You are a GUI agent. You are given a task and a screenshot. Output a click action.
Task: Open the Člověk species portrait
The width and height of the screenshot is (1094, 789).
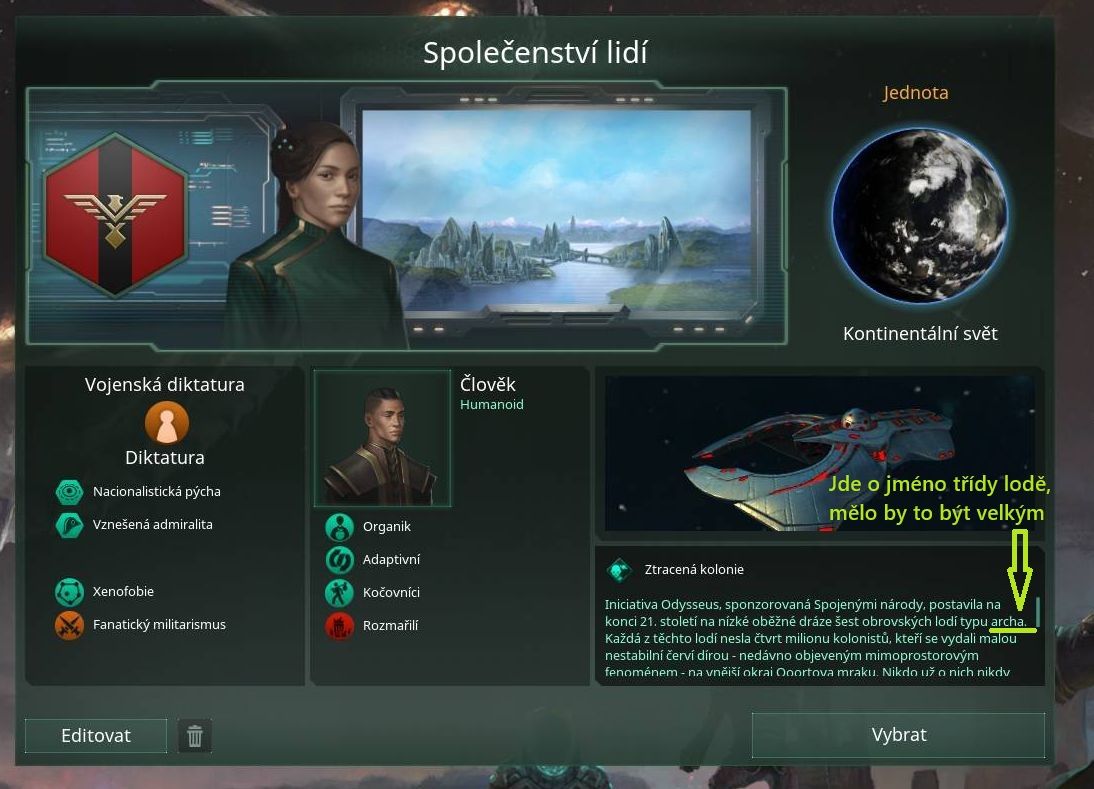coord(382,439)
